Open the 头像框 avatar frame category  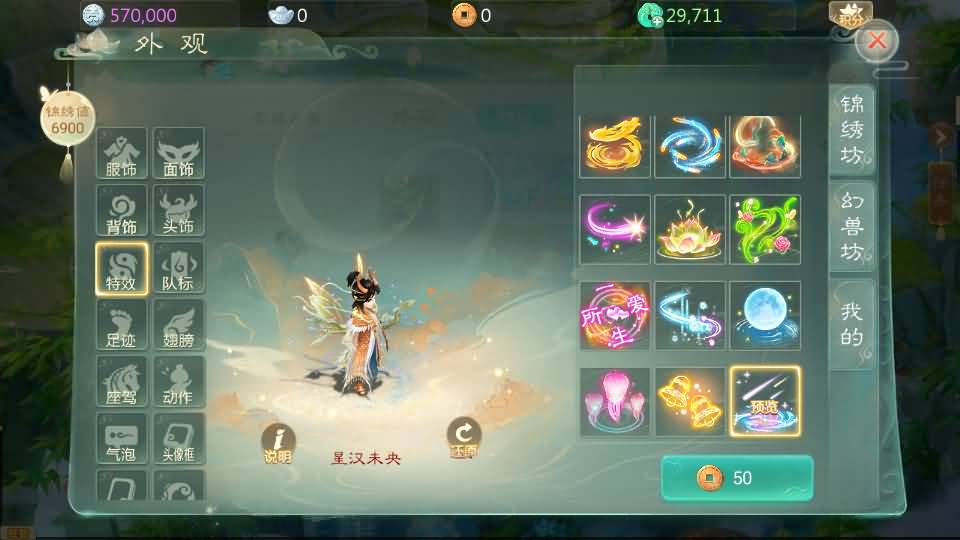(x=178, y=438)
